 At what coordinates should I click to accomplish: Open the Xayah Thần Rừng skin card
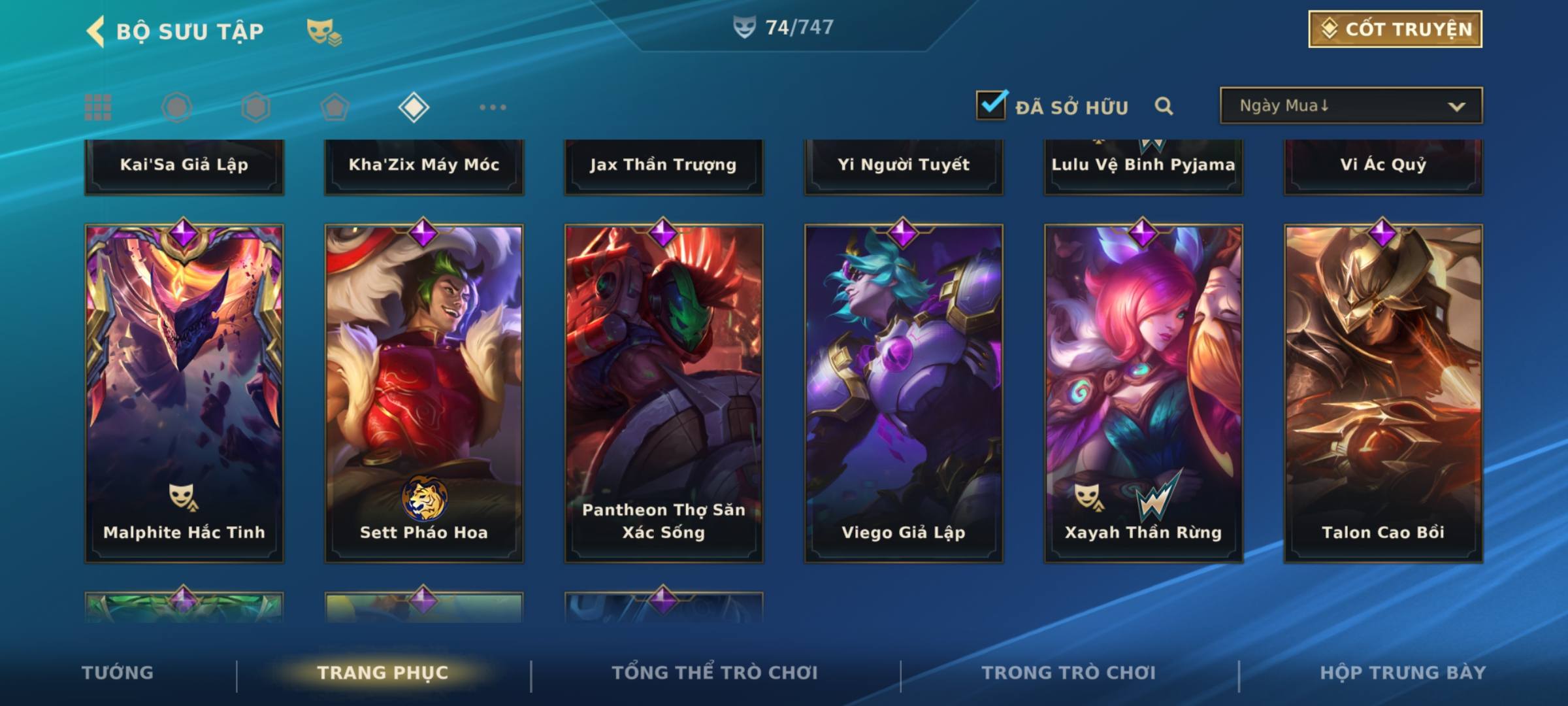pyautogui.click(x=1143, y=392)
